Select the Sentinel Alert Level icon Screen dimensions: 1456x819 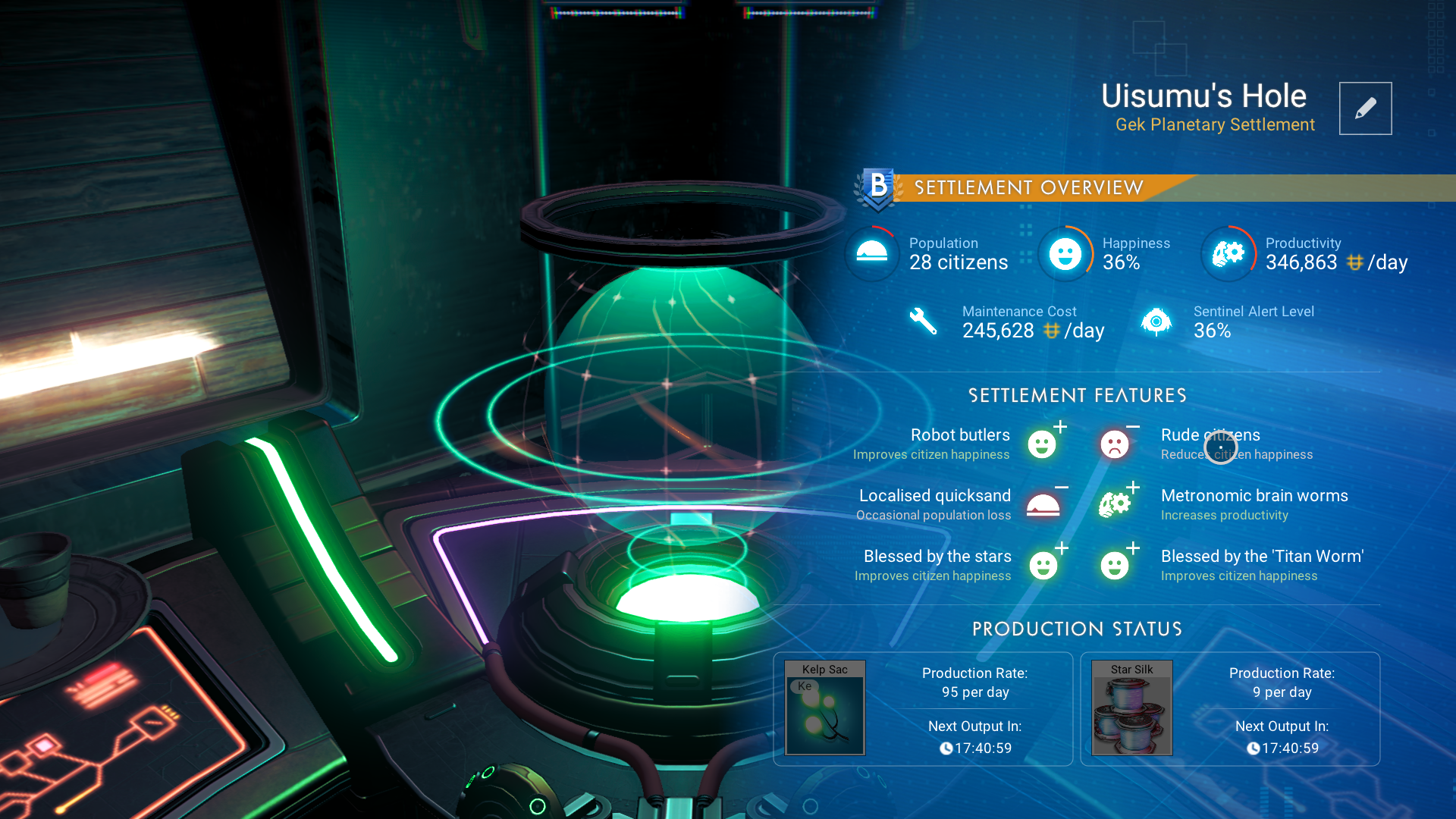tap(1156, 321)
